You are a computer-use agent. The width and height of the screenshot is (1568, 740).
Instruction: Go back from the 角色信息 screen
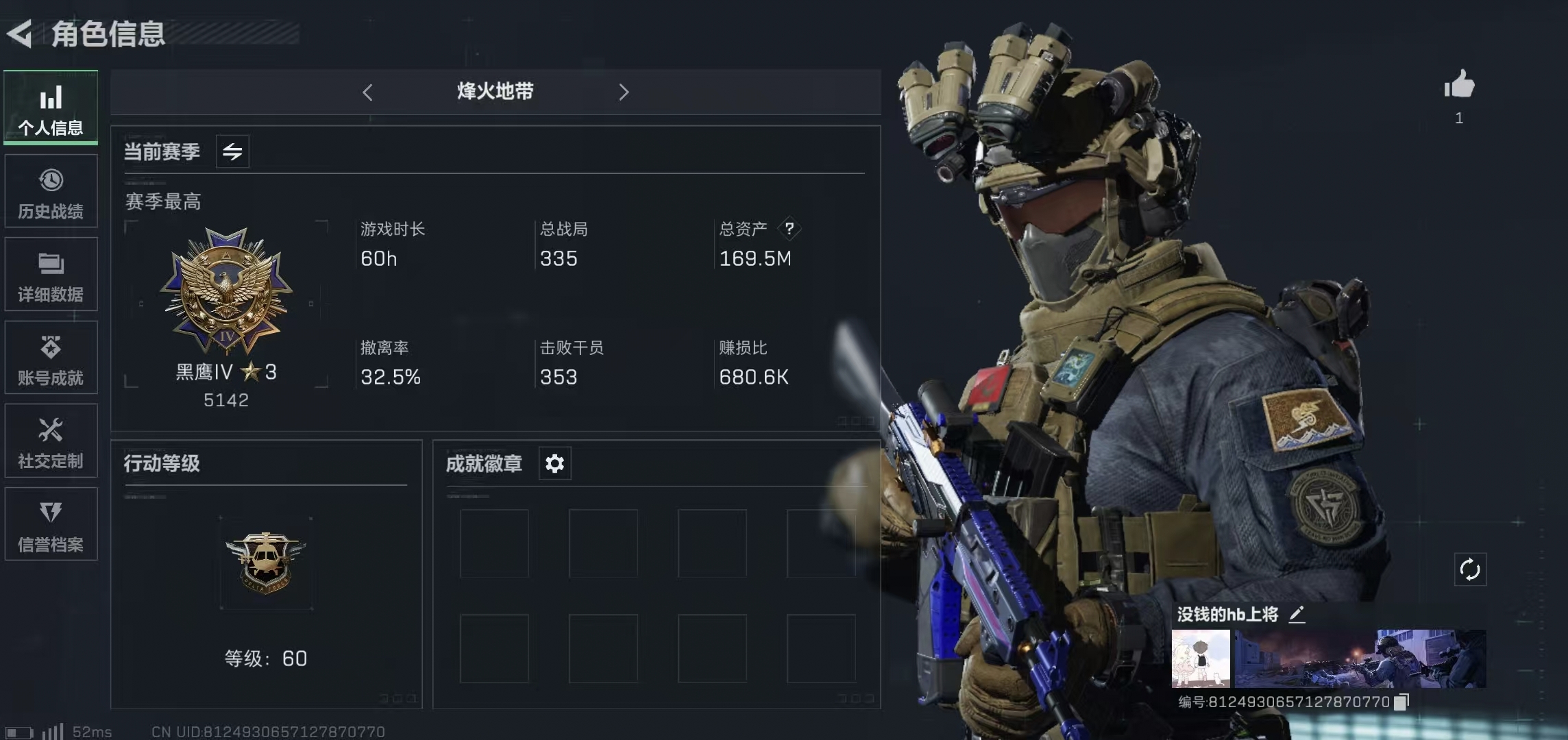tap(21, 34)
